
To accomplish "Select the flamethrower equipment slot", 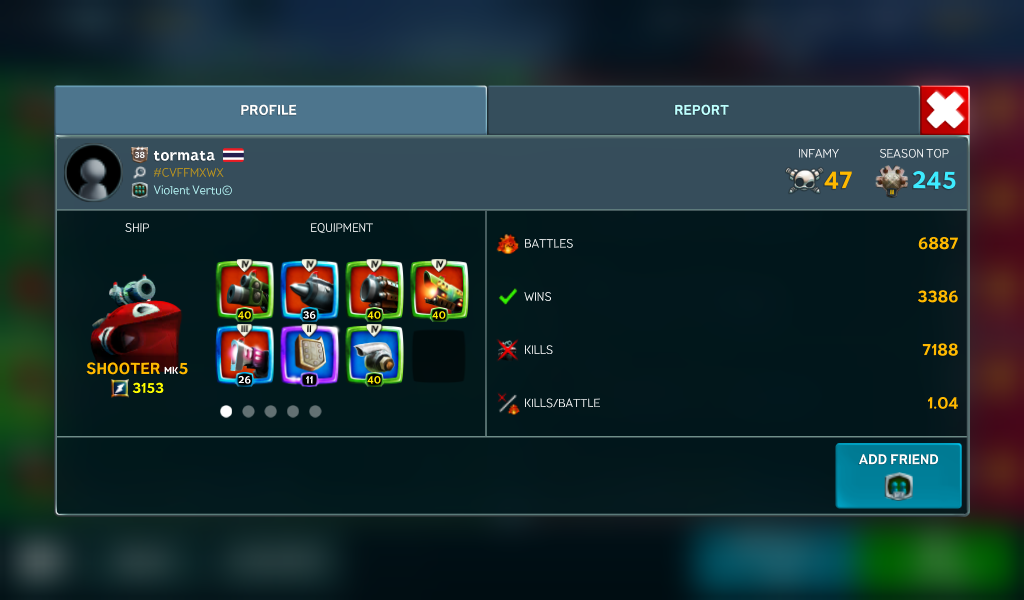I will 439,290.
